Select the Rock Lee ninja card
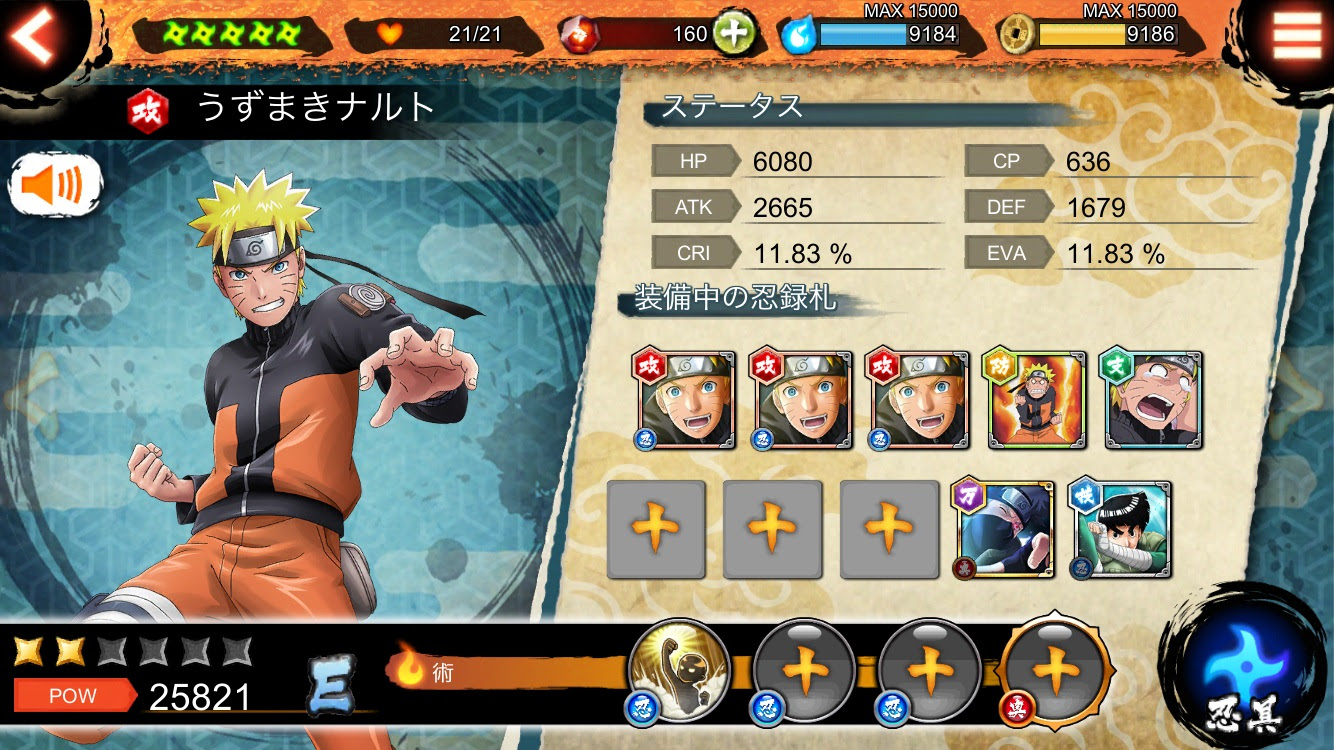 click(x=1121, y=529)
